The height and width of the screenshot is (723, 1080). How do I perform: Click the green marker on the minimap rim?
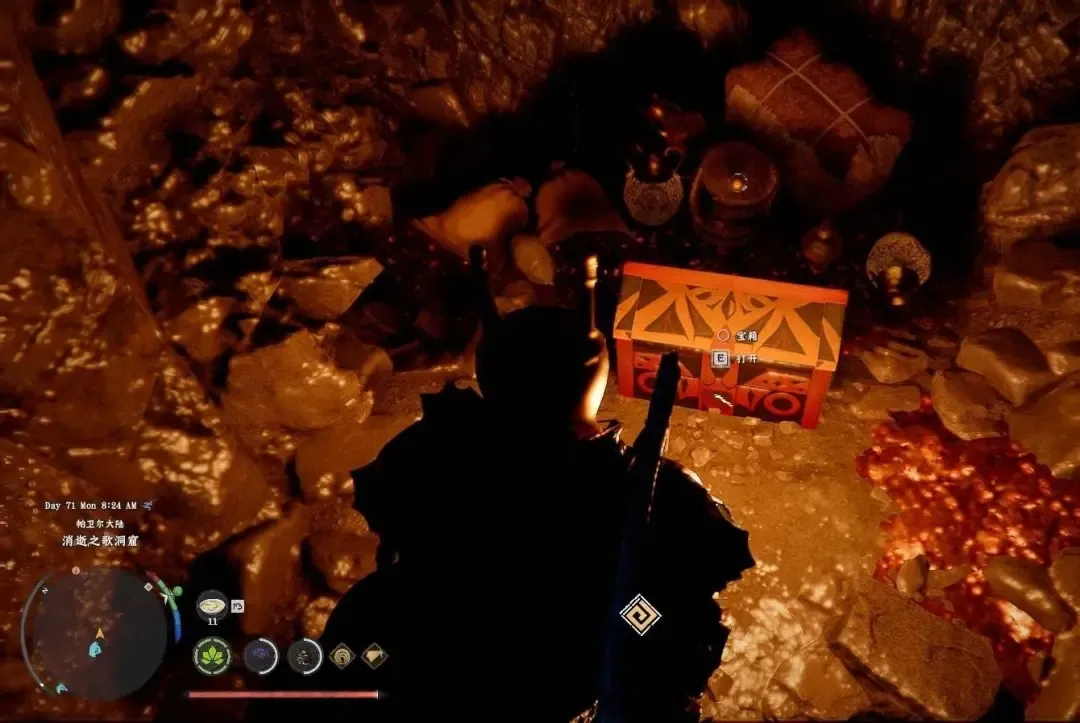coord(176,591)
